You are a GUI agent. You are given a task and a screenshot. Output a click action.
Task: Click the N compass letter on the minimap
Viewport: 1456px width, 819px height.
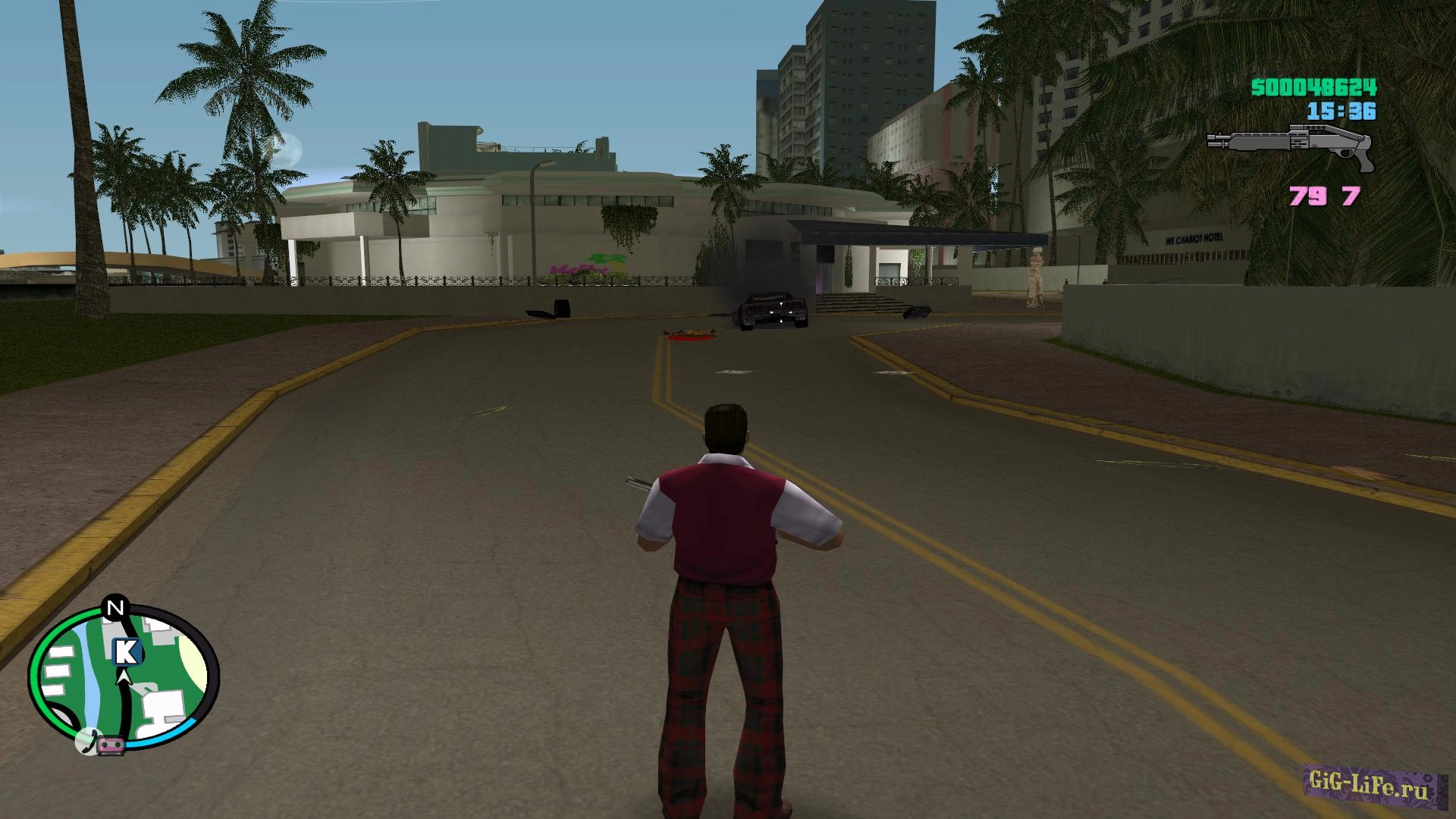pyautogui.click(x=115, y=608)
